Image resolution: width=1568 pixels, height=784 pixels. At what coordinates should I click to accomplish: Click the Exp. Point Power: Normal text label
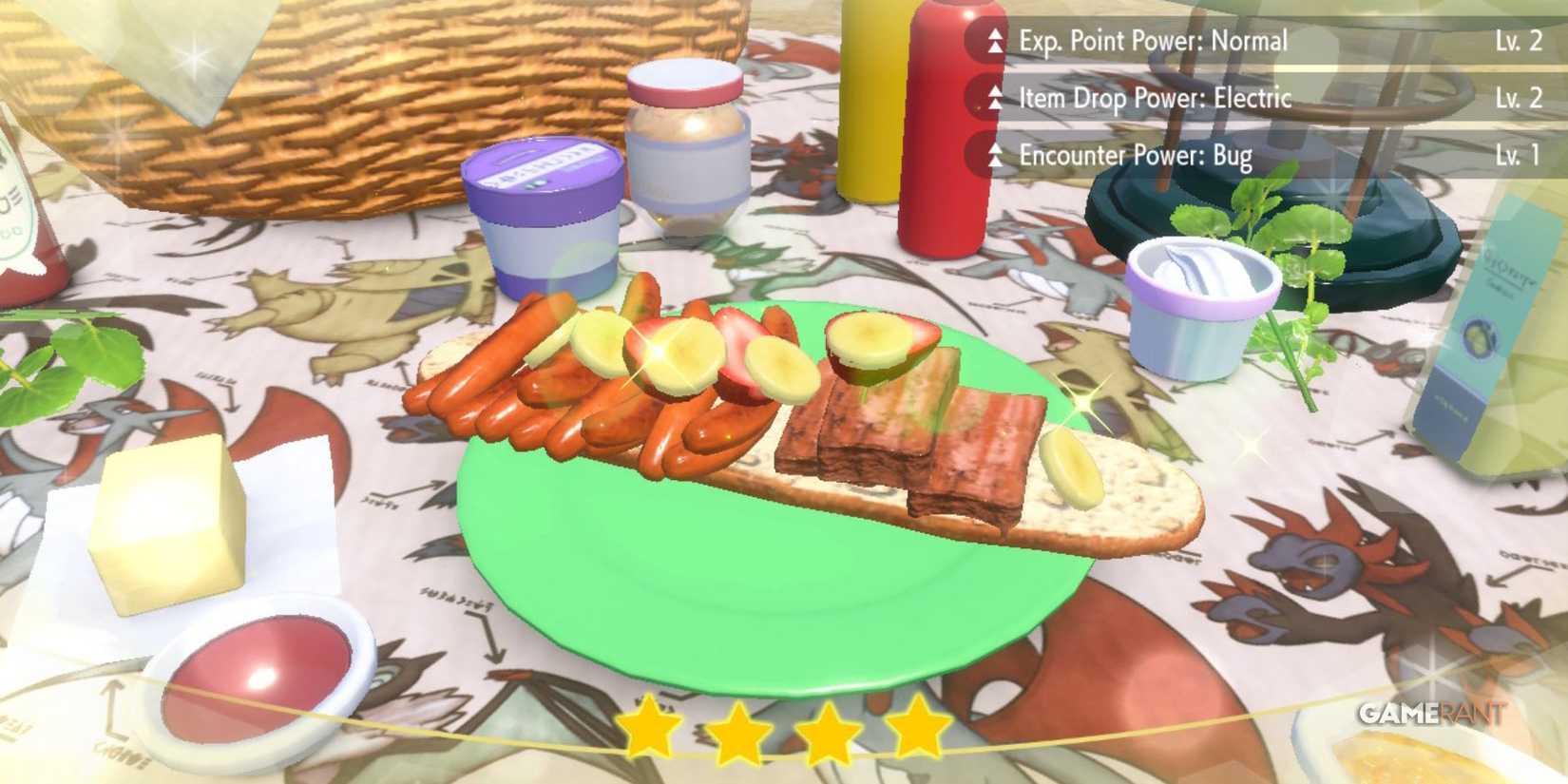pyautogui.click(x=1151, y=40)
